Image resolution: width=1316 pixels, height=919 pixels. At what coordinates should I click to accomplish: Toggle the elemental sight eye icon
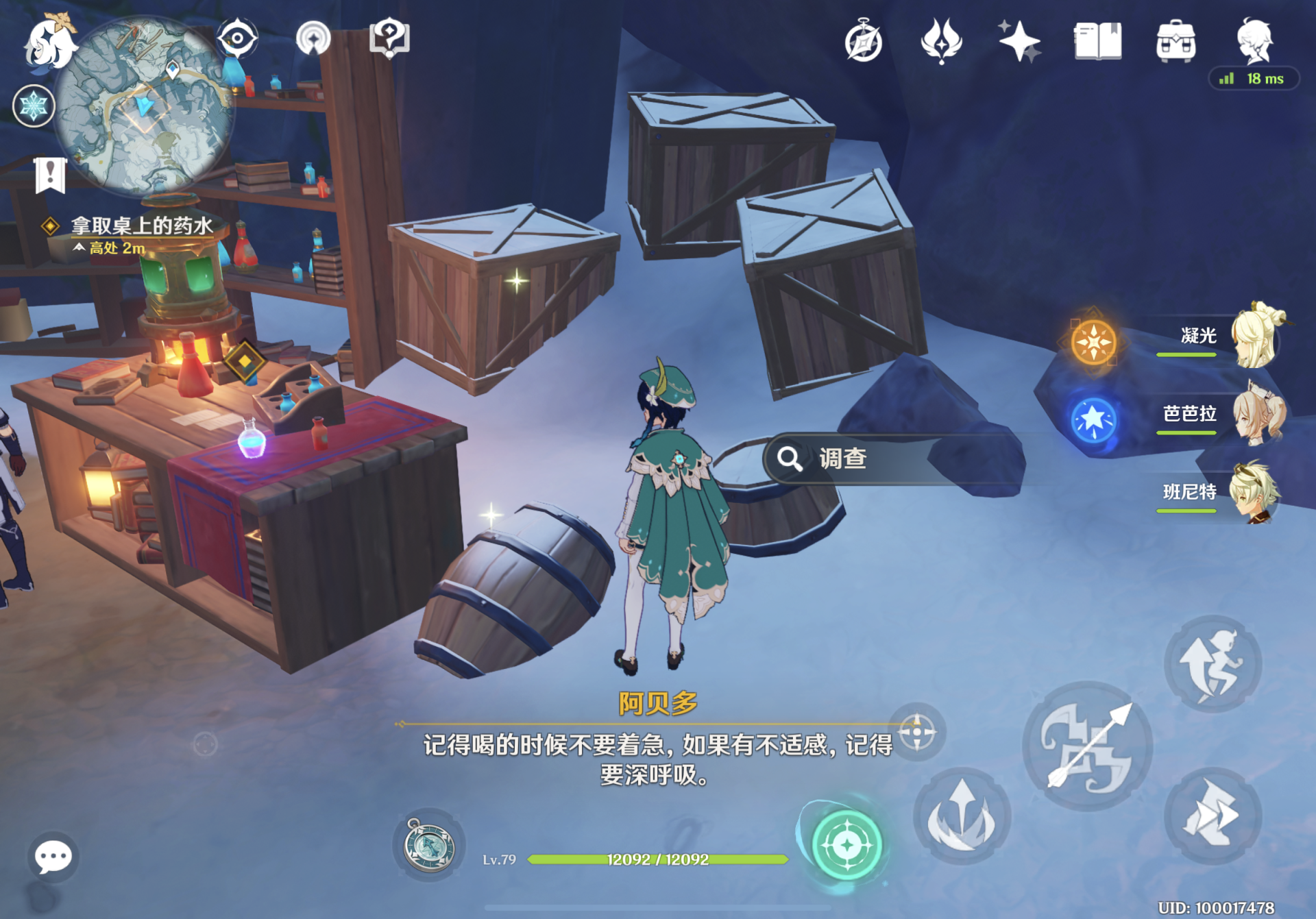point(237,38)
